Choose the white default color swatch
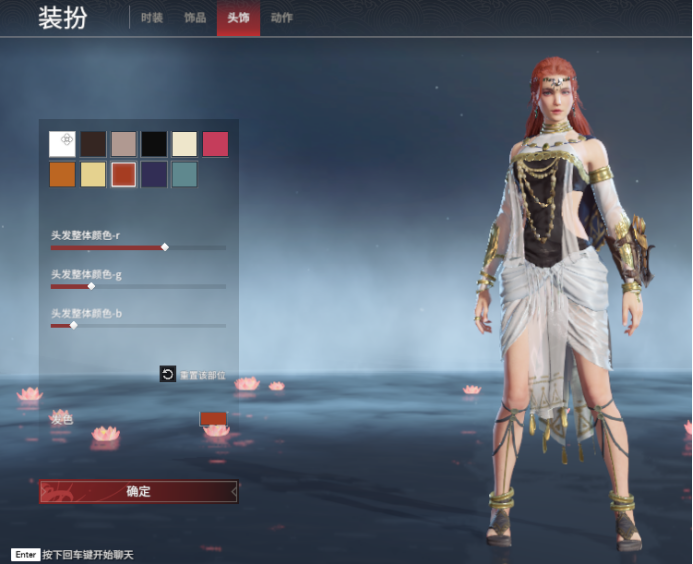 point(62,144)
